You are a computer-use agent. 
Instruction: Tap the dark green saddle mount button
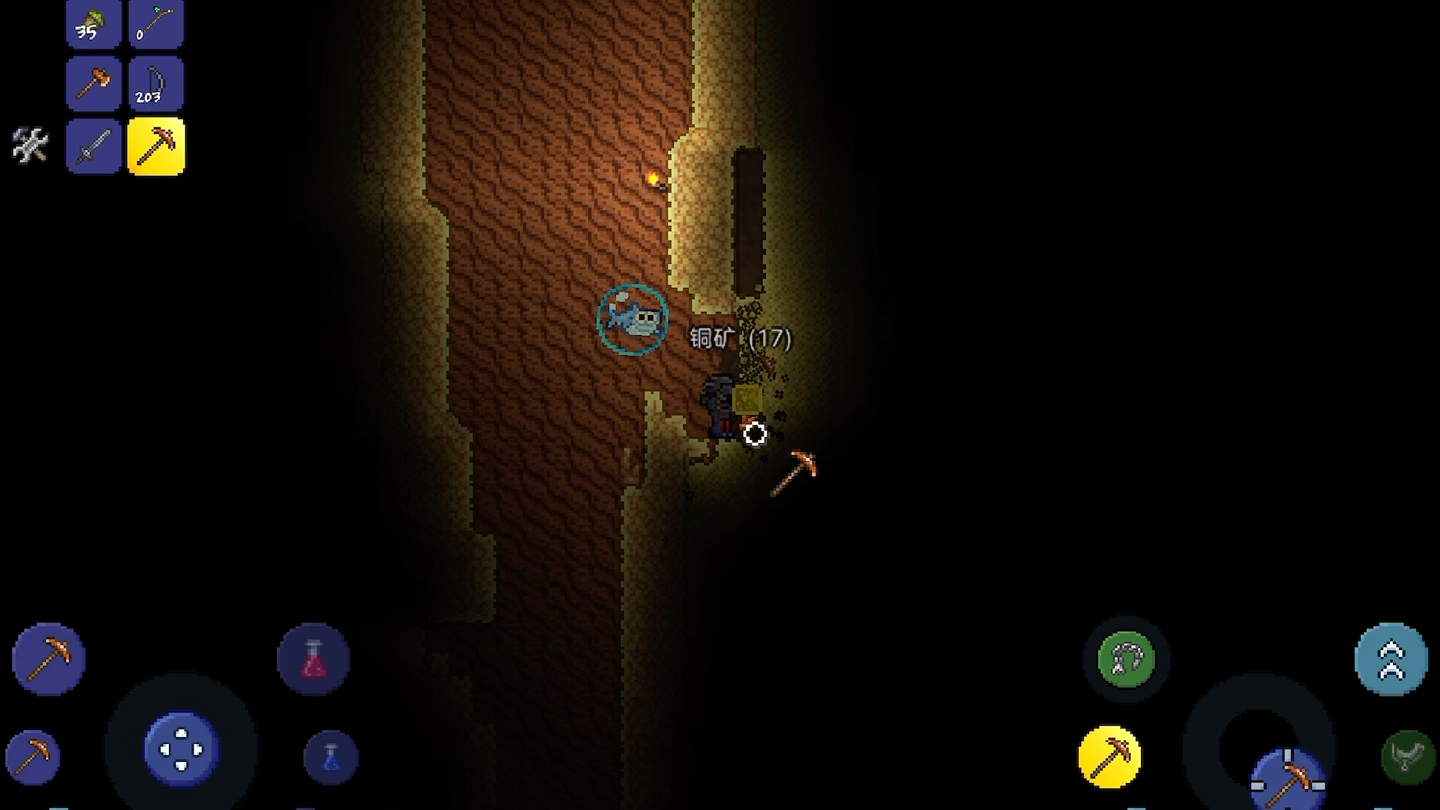tap(1407, 757)
